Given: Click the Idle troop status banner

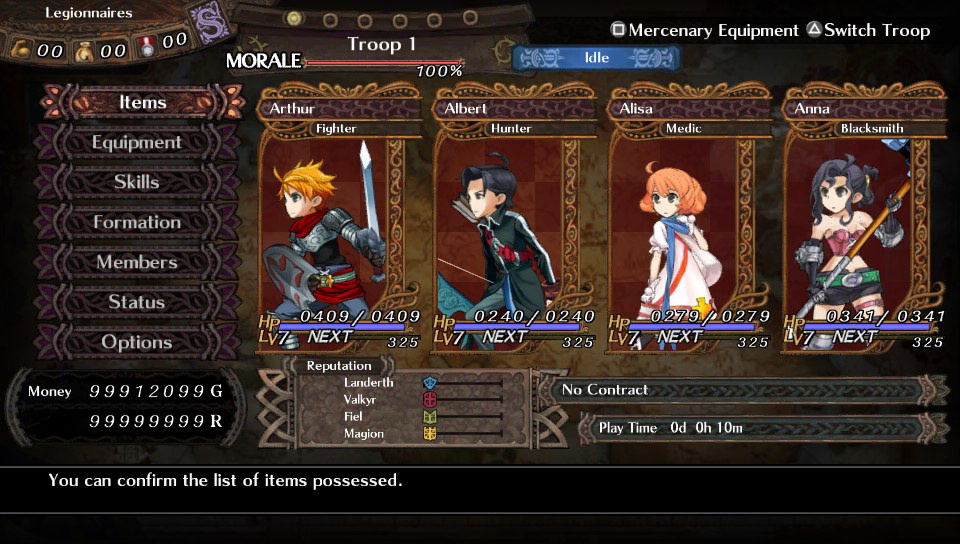Looking at the screenshot, I should pyautogui.click(x=596, y=58).
